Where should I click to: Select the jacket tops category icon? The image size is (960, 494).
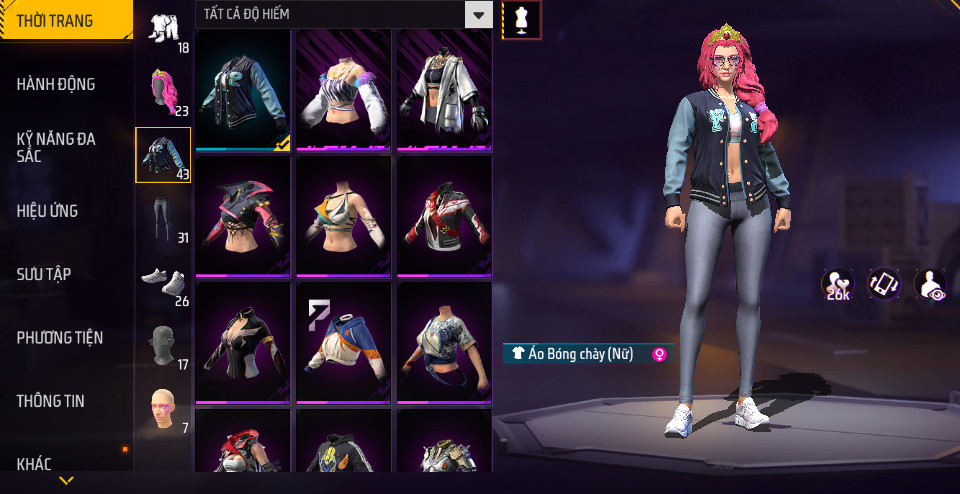click(163, 156)
